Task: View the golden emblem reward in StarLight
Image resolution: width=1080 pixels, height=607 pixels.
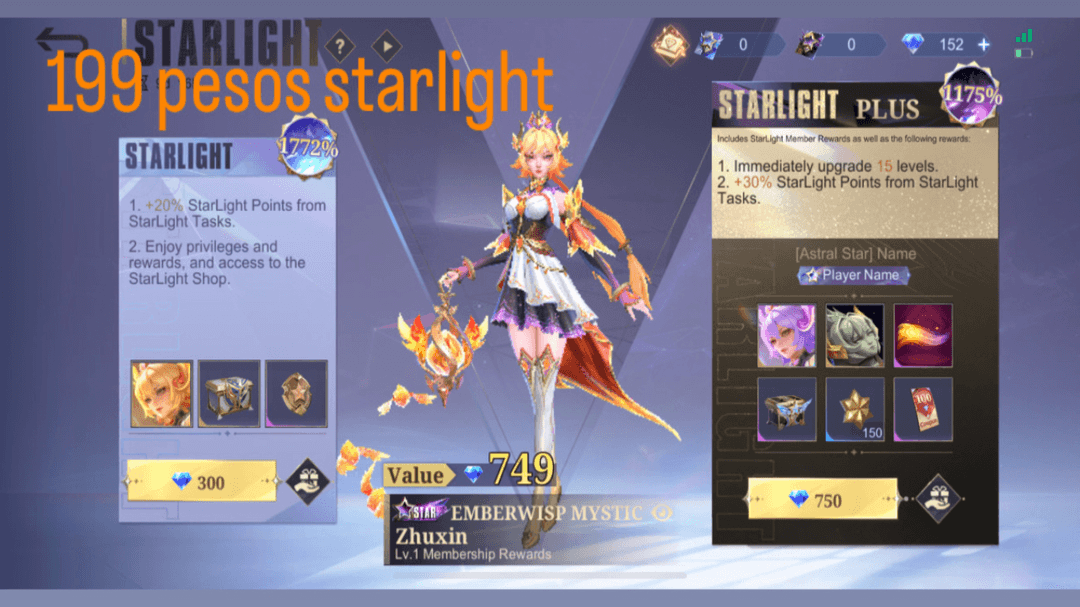Action: [296, 393]
